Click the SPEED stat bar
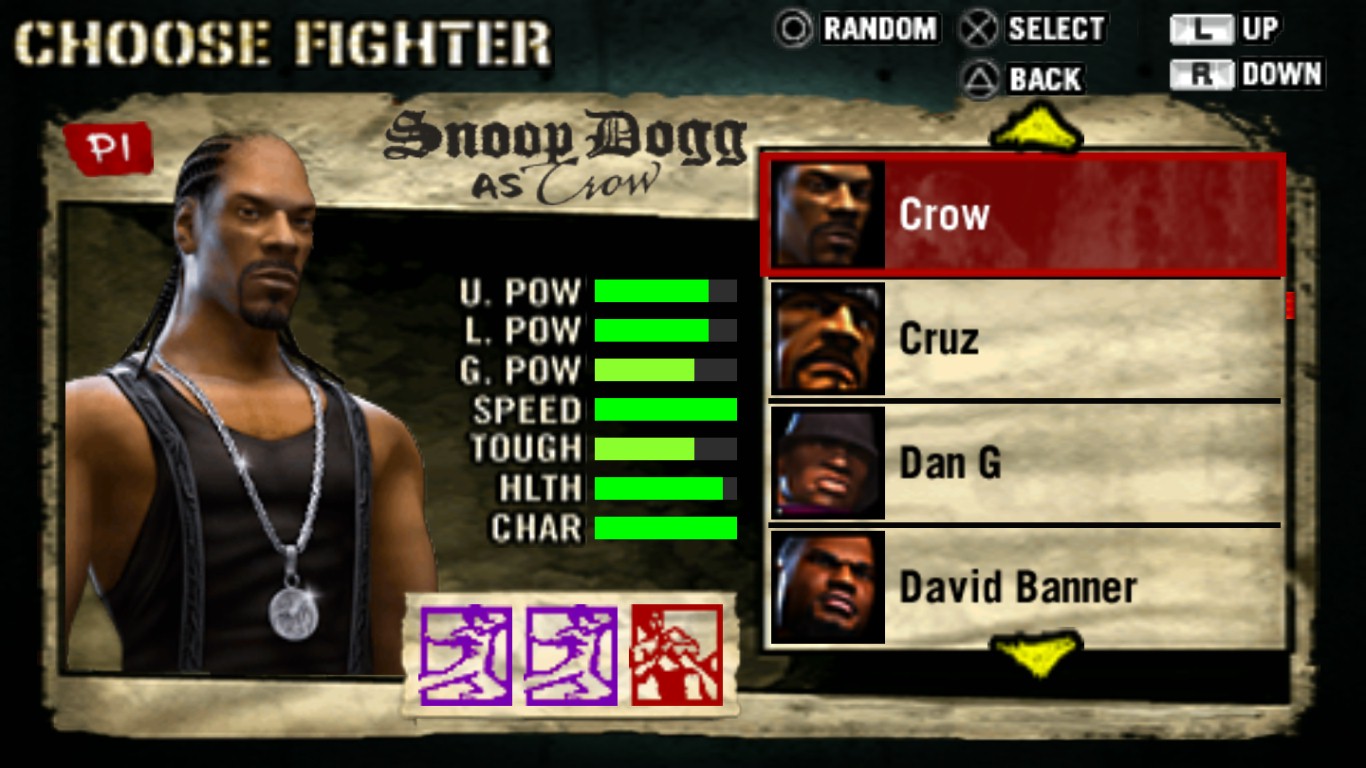This screenshot has height=768, width=1366. click(663, 410)
